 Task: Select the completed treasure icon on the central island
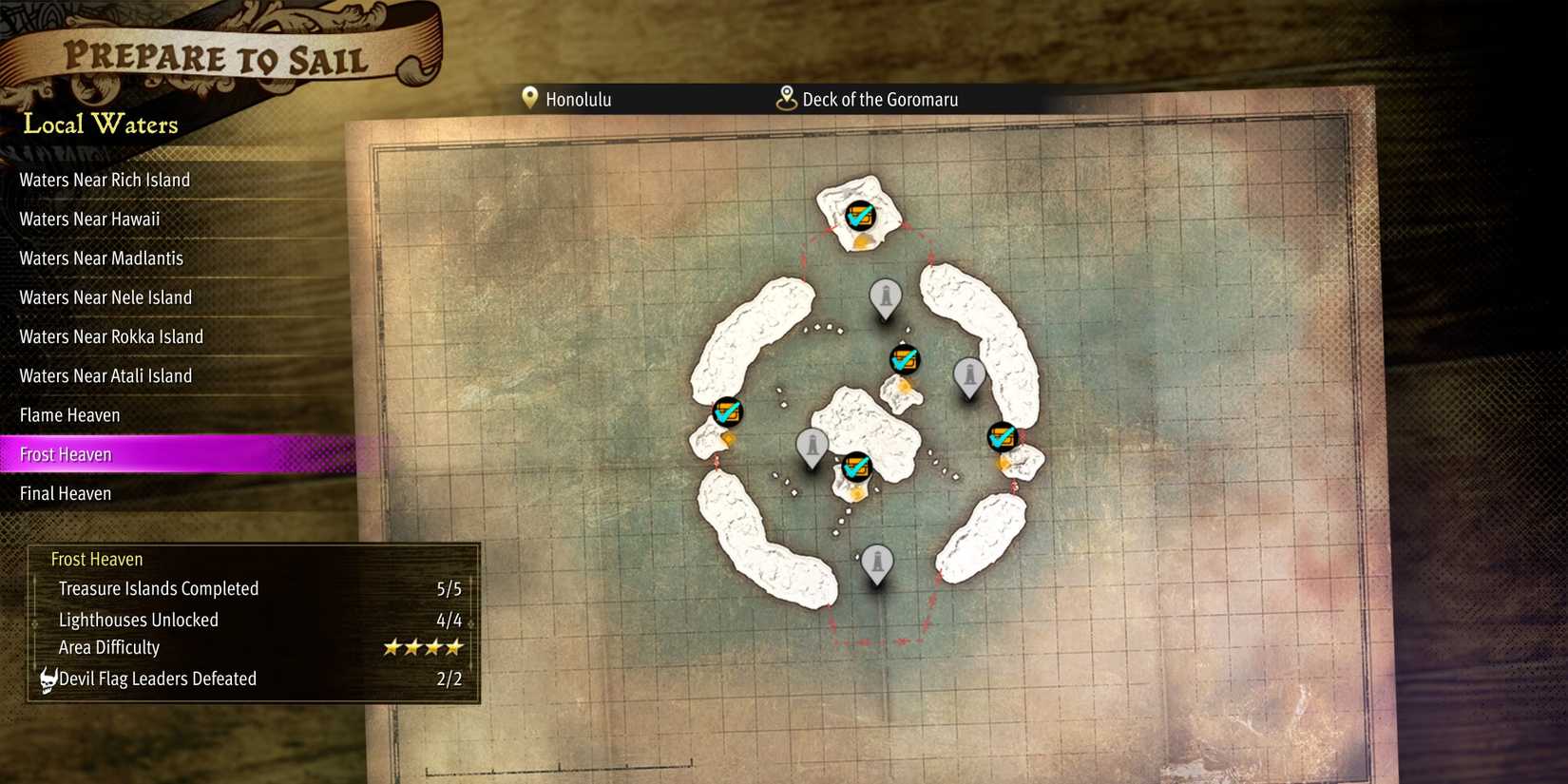(x=855, y=467)
